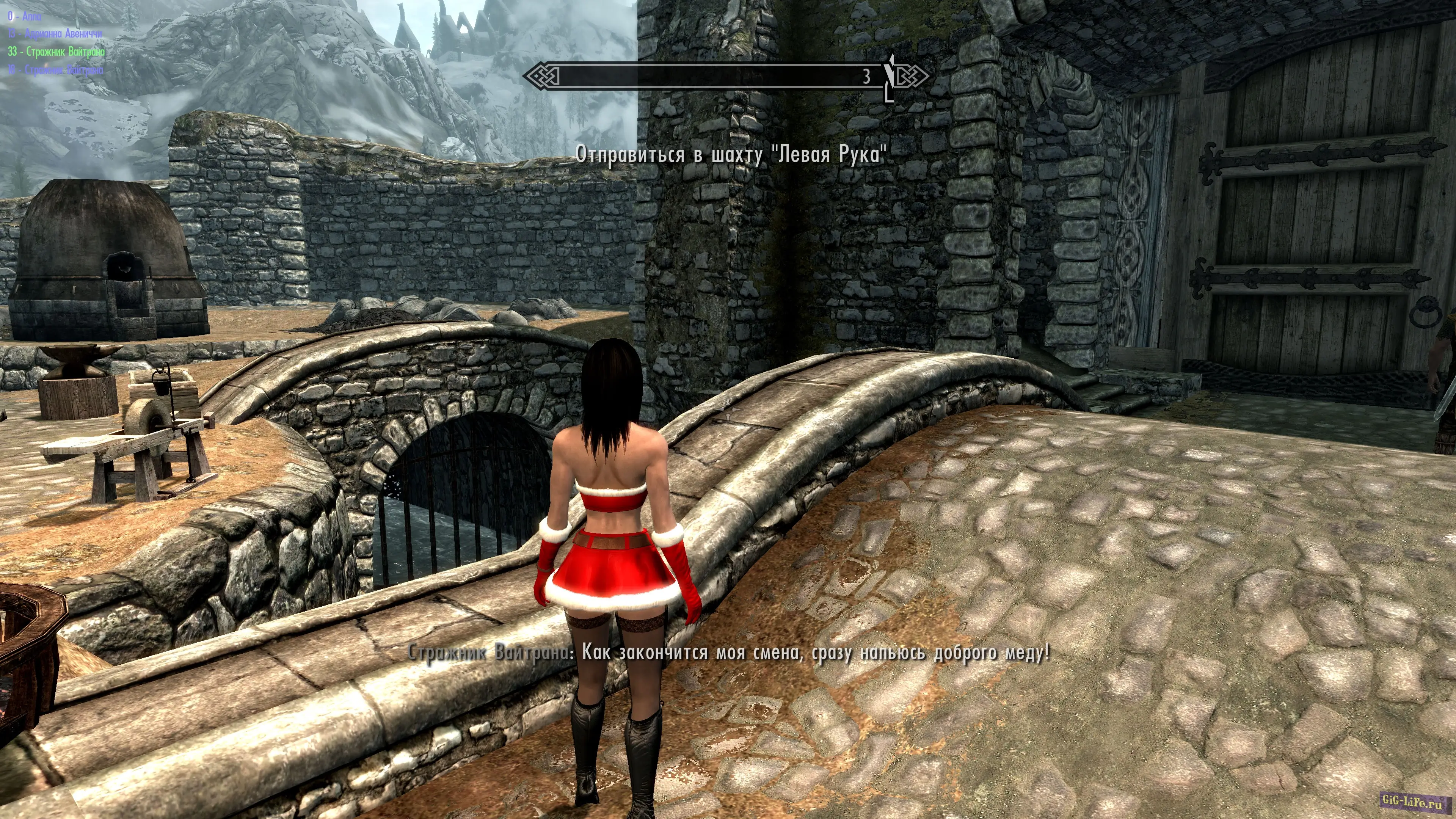Choose the Адрианна Авениччи row in the list

point(55,34)
